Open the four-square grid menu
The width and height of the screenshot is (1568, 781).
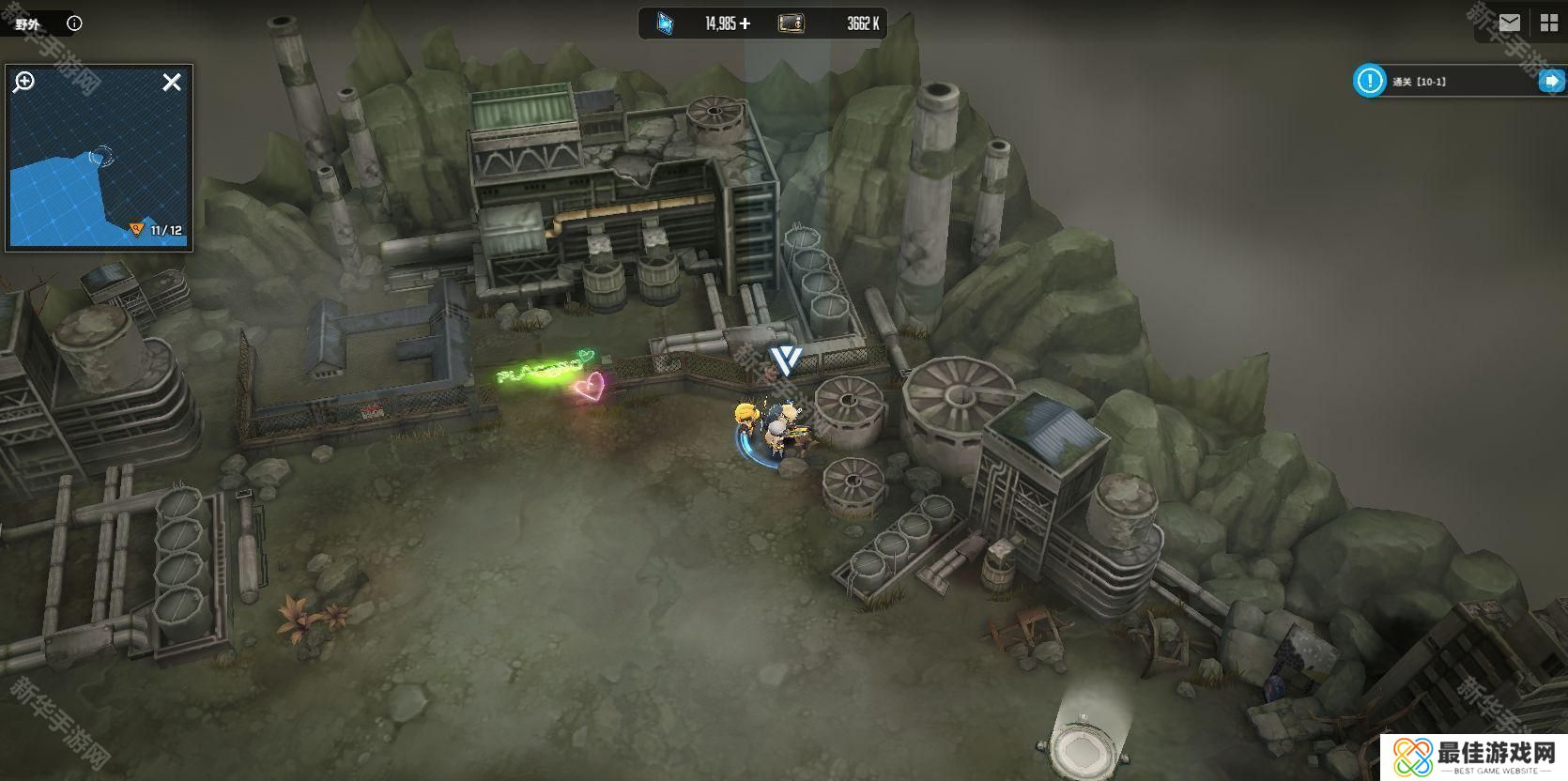[x=1547, y=23]
